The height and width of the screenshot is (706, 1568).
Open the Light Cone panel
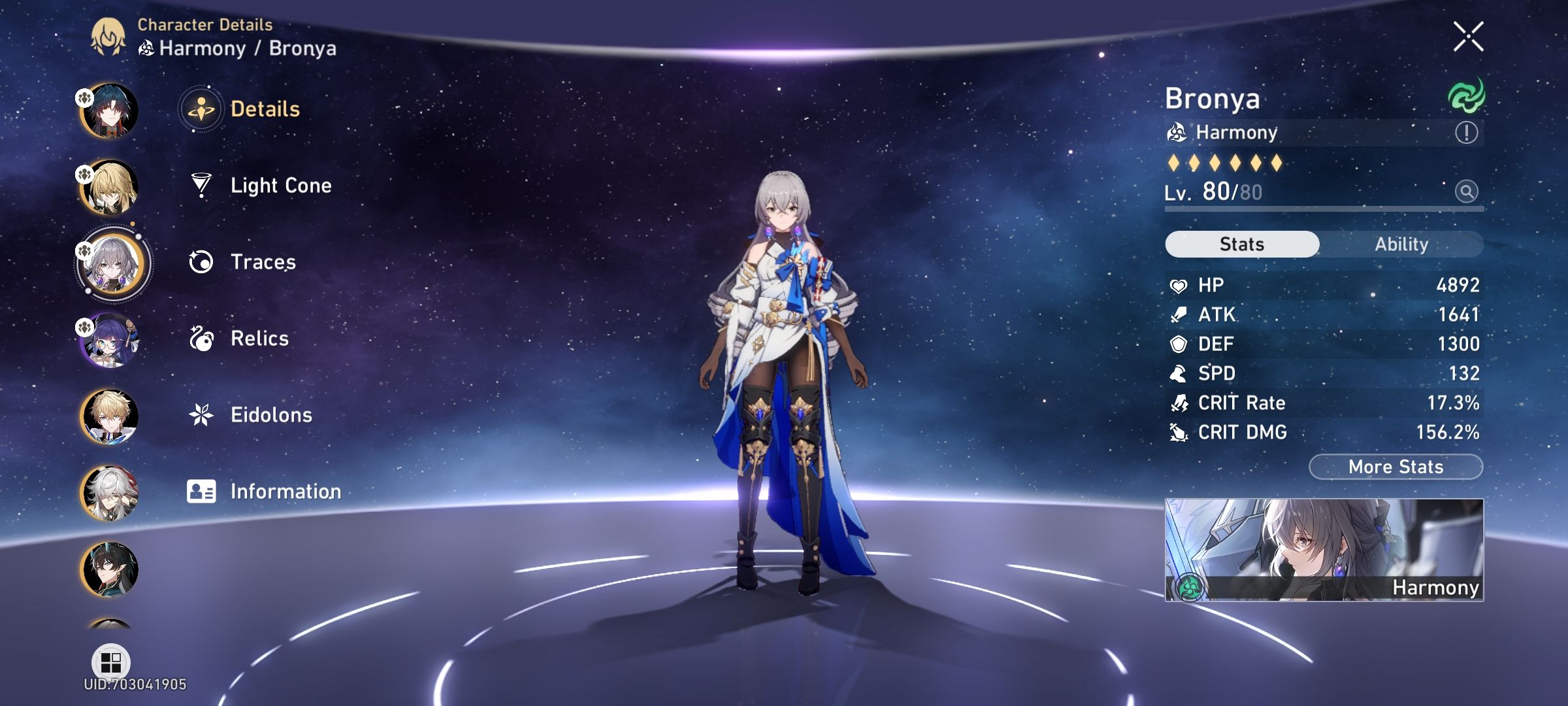click(281, 185)
